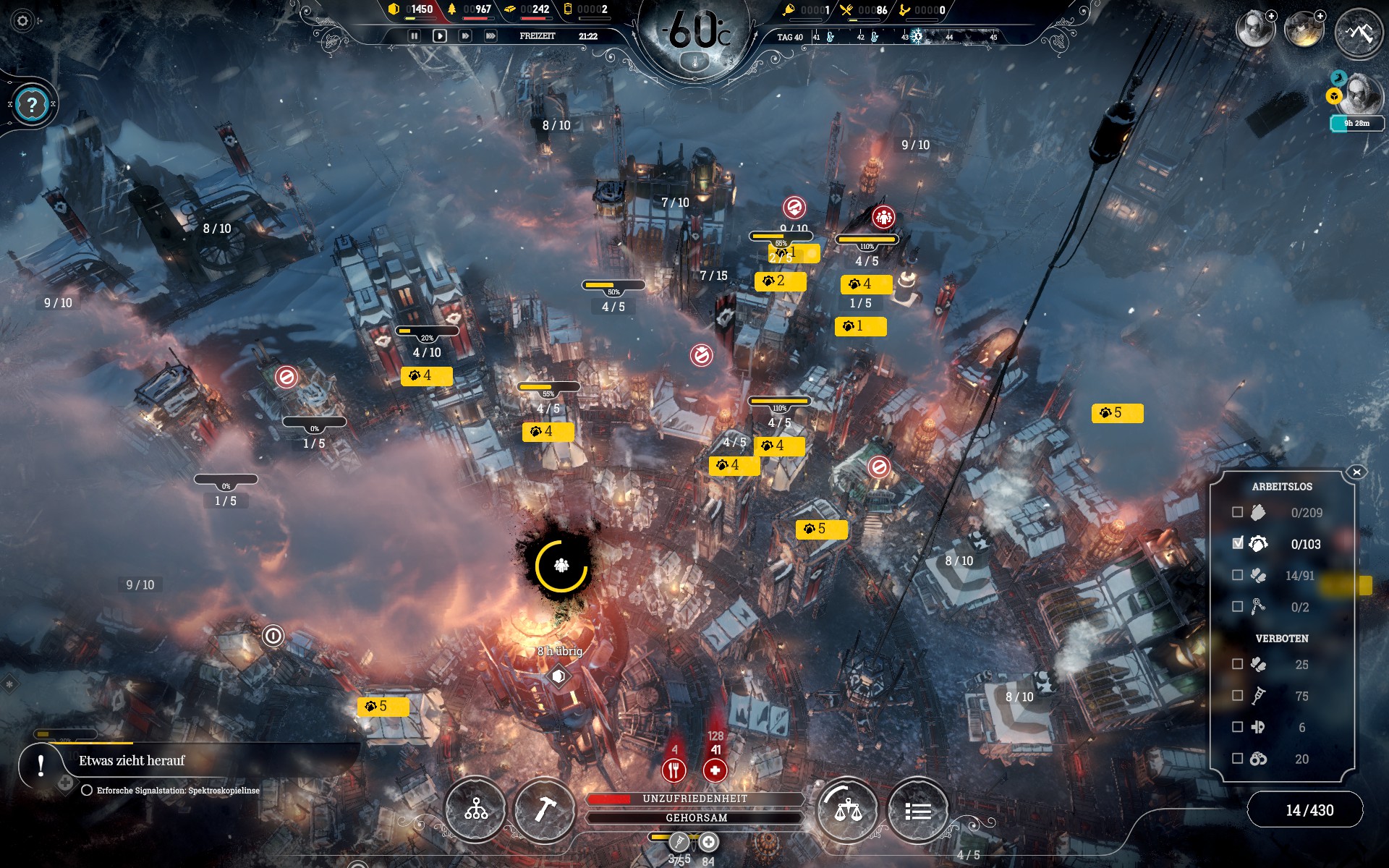Screen dimensions: 1389x868
Task: Tick the handcuffs checkbox showing 20
Action: (1238, 758)
